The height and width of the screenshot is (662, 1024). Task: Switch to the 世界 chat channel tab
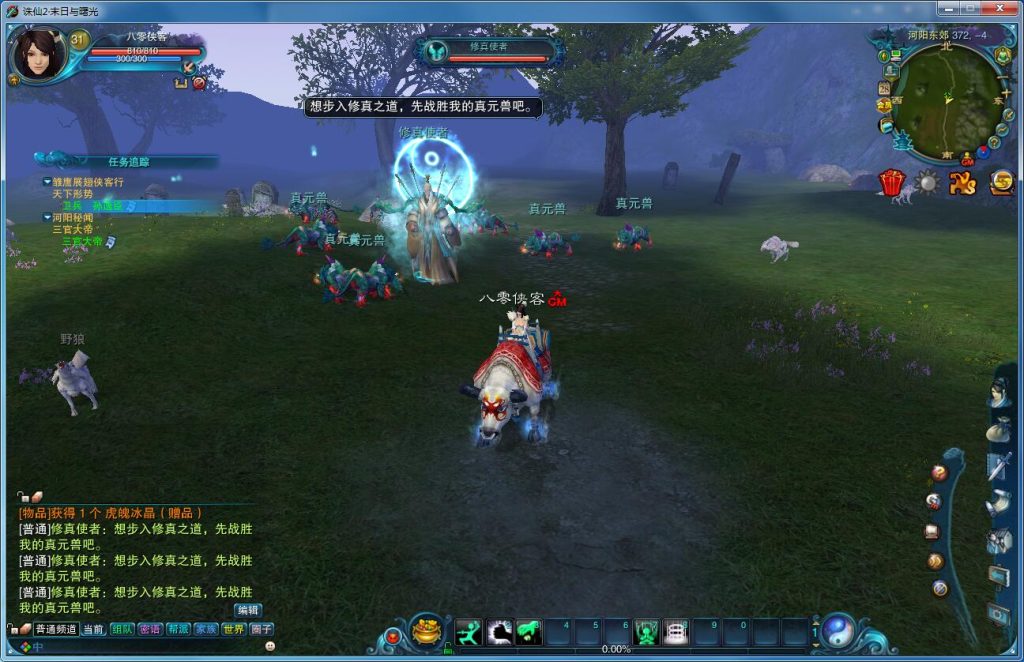coord(233,629)
